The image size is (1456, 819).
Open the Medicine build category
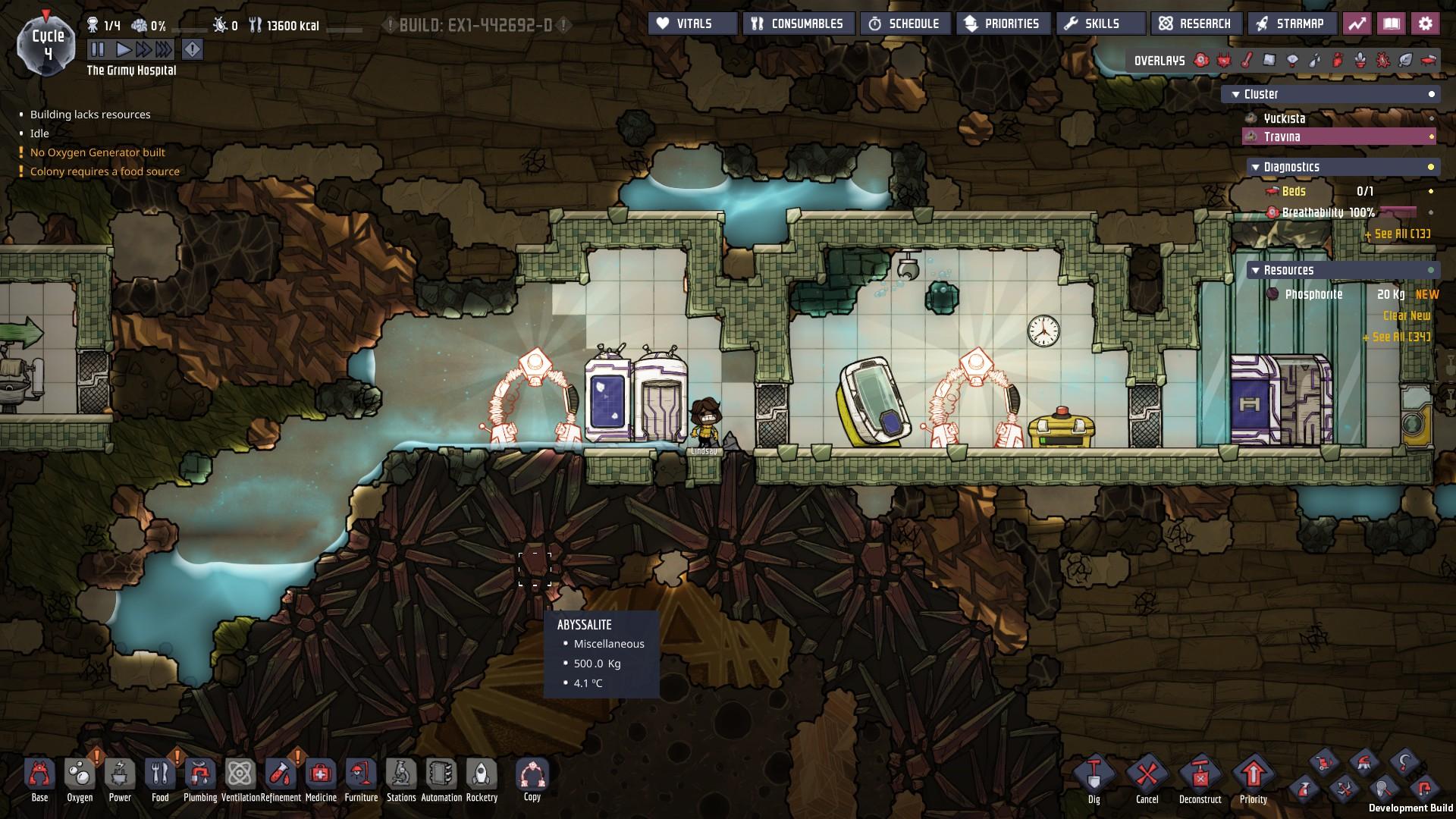point(321,777)
